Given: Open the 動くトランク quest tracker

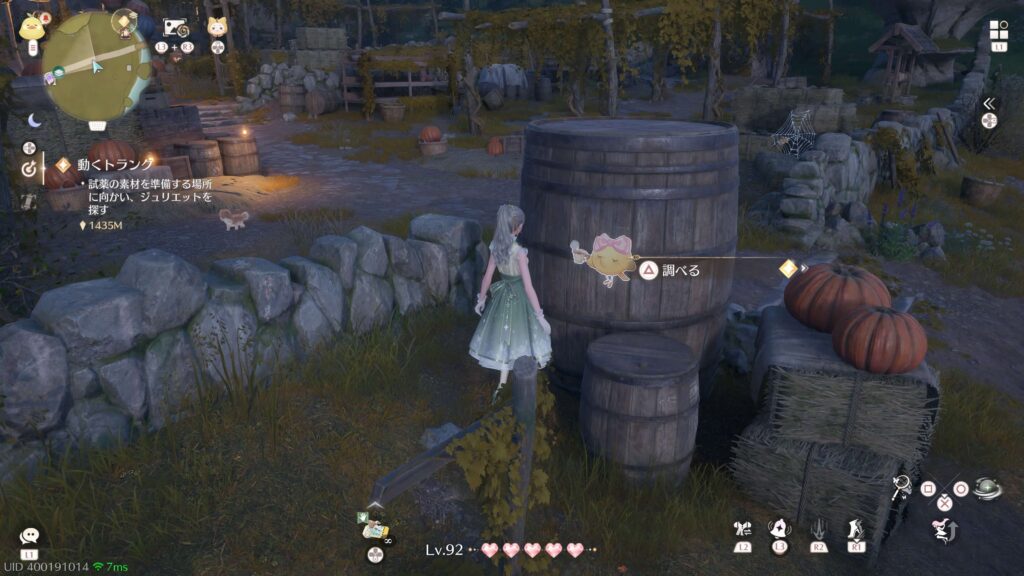Looking at the screenshot, I should point(116,164).
